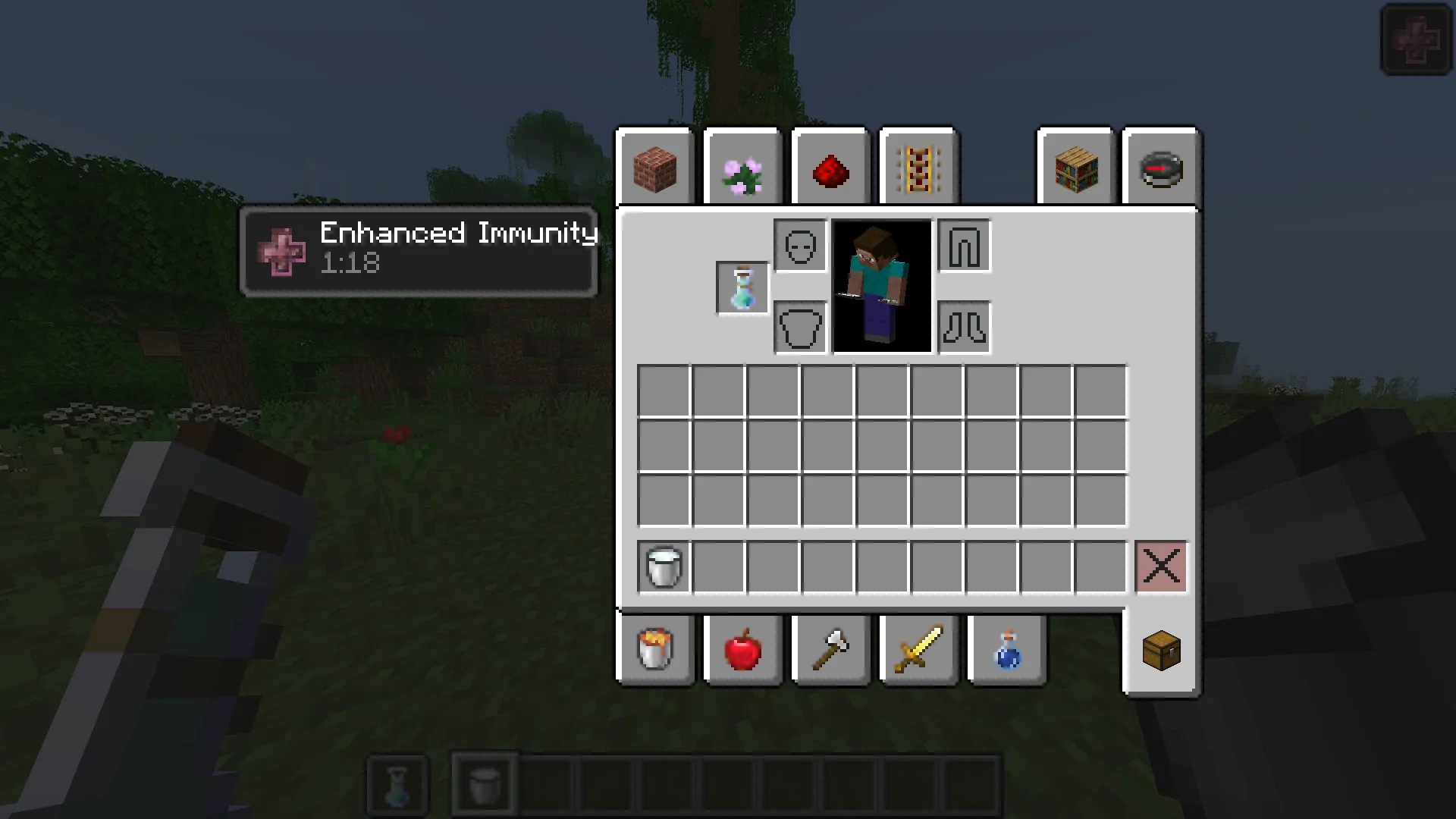Select the apple Food and Drinks tab

click(x=742, y=651)
